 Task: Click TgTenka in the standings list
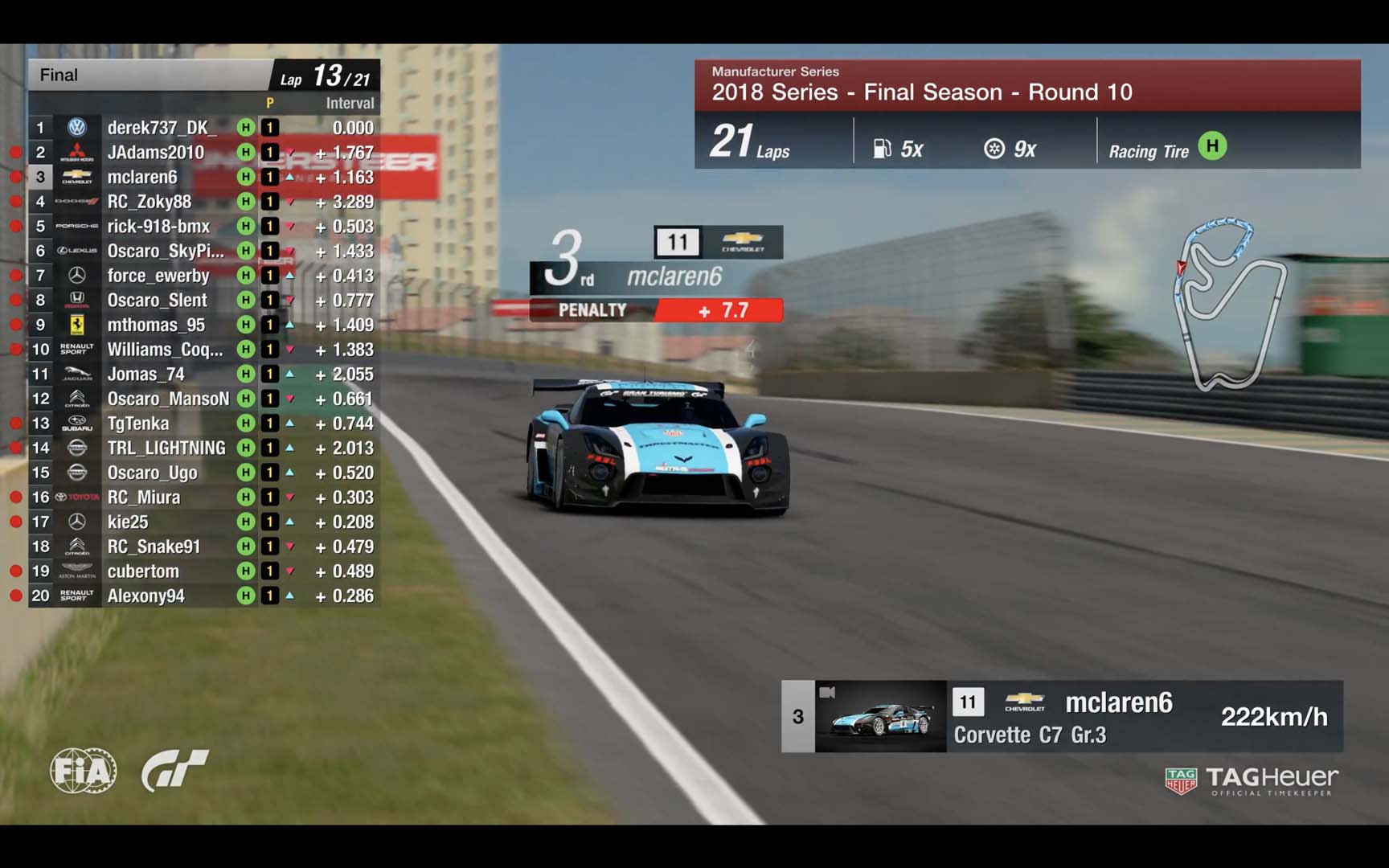138,424
